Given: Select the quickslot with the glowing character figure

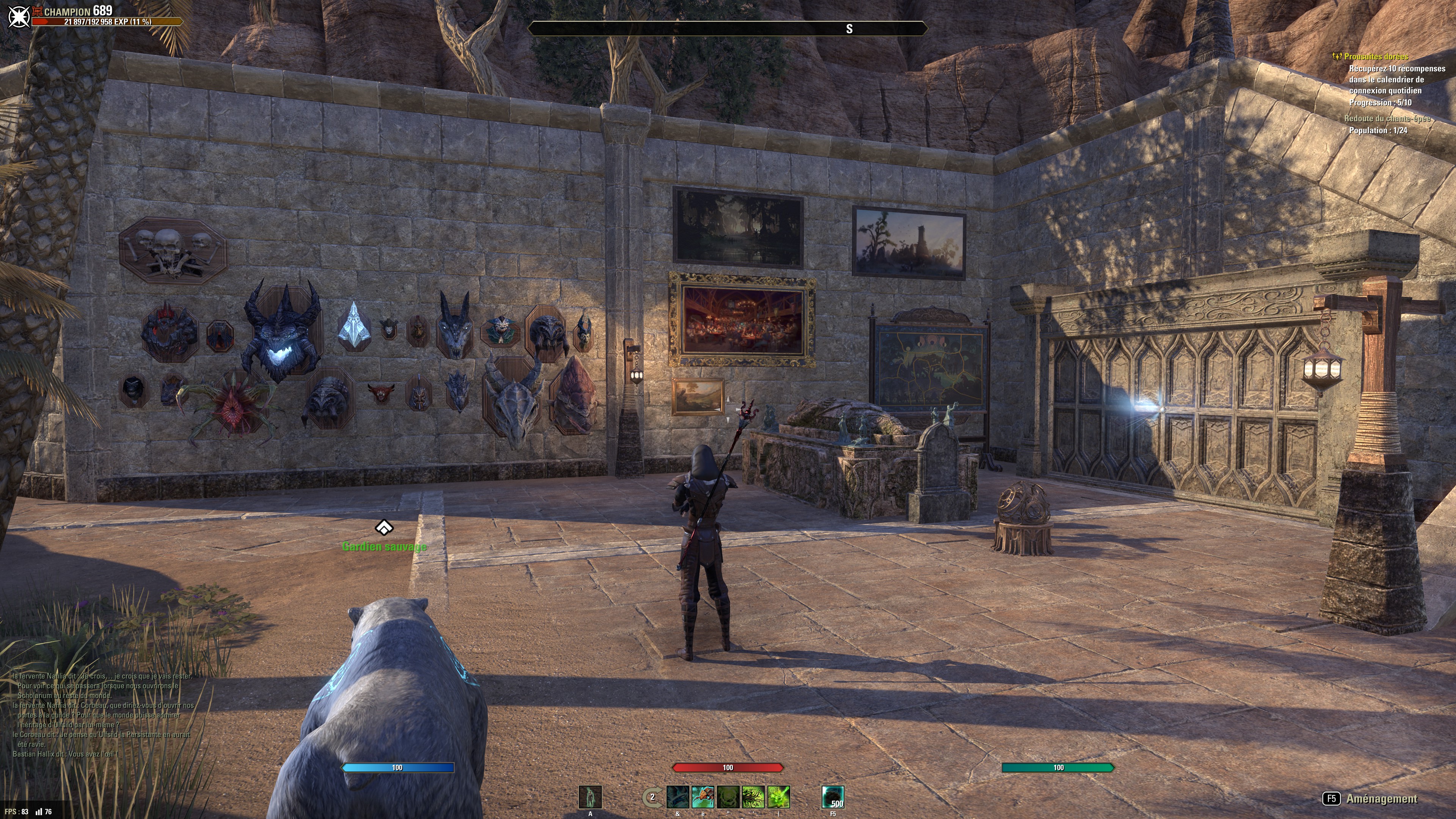Looking at the screenshot, I should (x=590, y=797).
